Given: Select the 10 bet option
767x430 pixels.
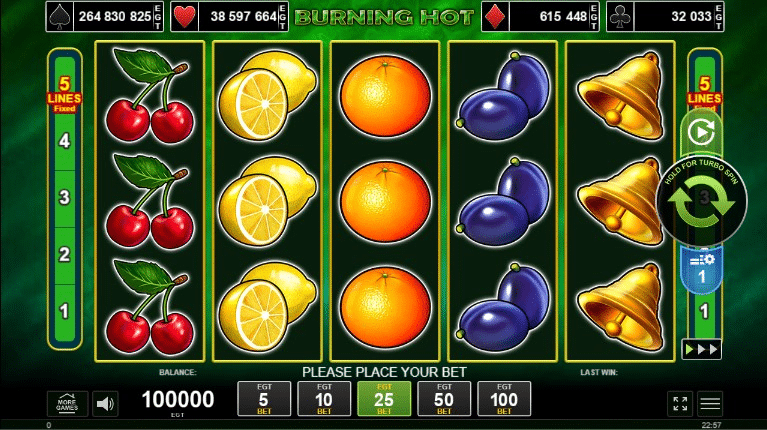Looking at the screenshot, I should click(323, 399).
